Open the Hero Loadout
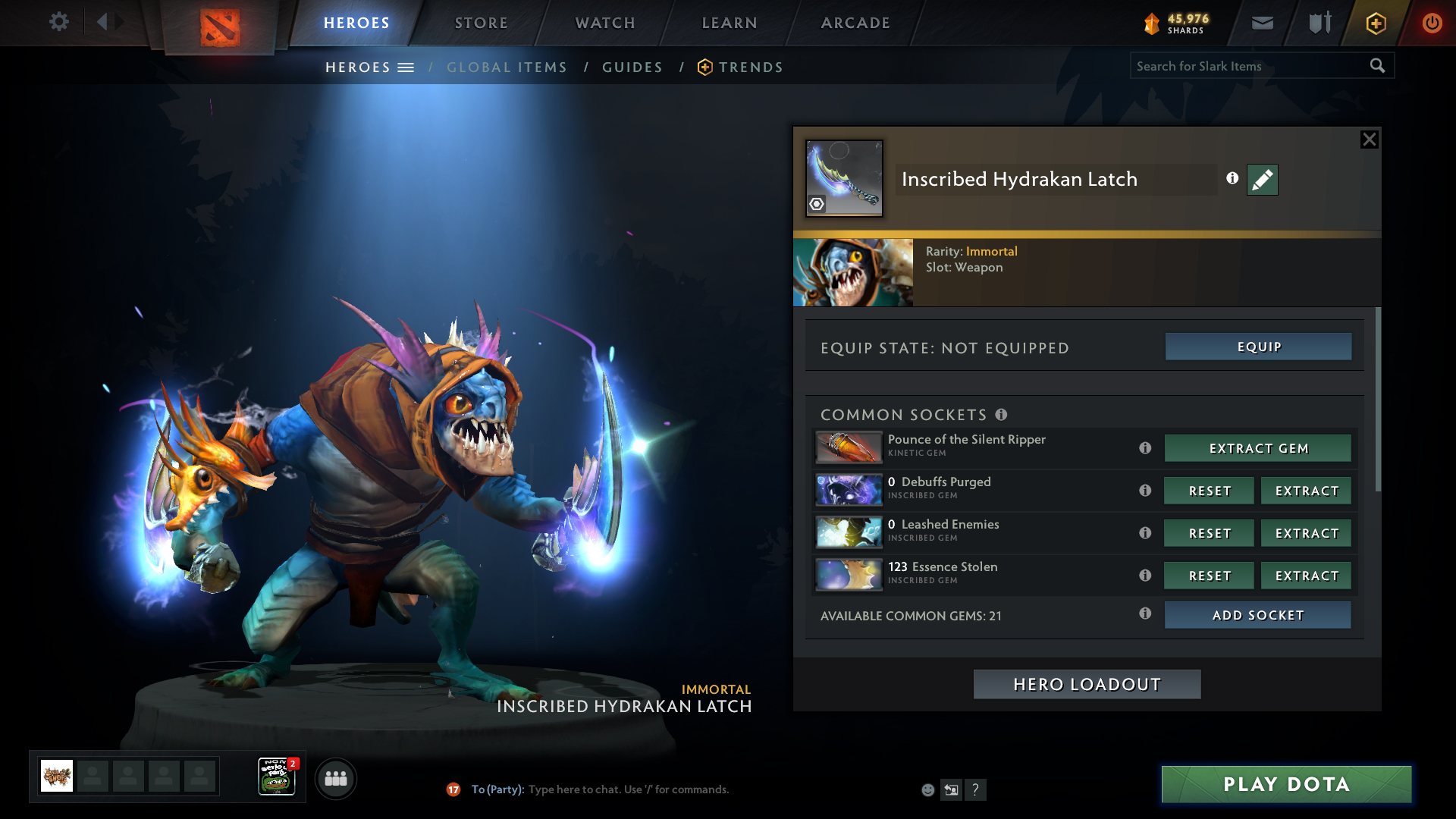 [x=1087, y=684]
